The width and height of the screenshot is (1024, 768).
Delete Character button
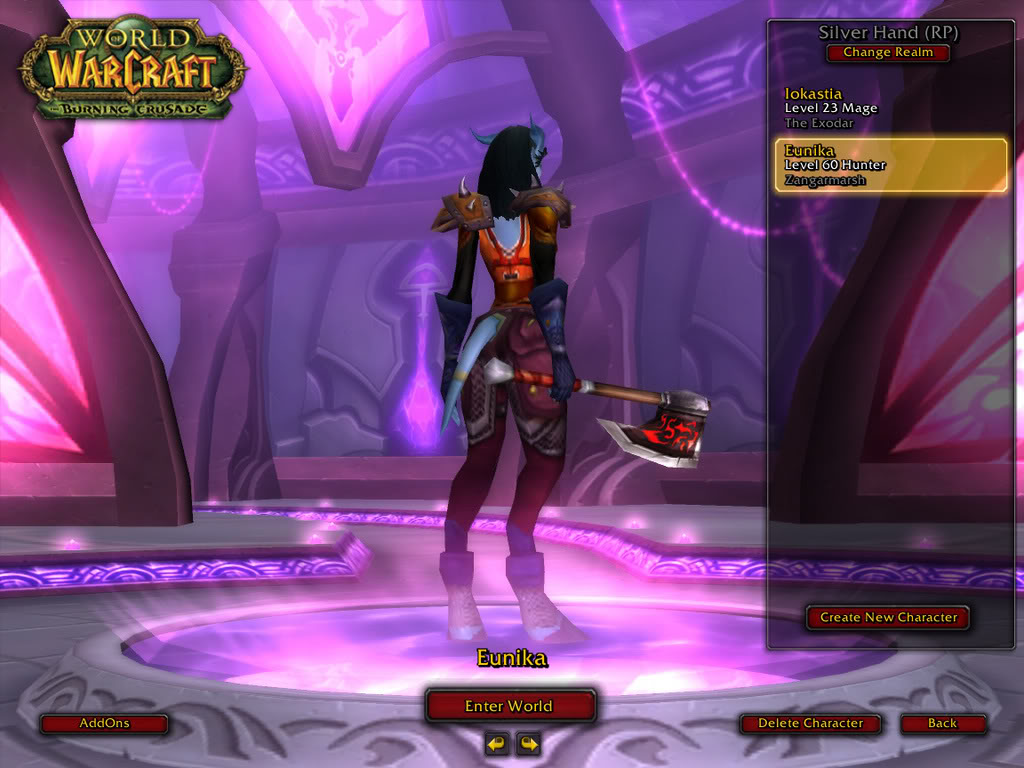pyautogui.click(x=810, y=723)
